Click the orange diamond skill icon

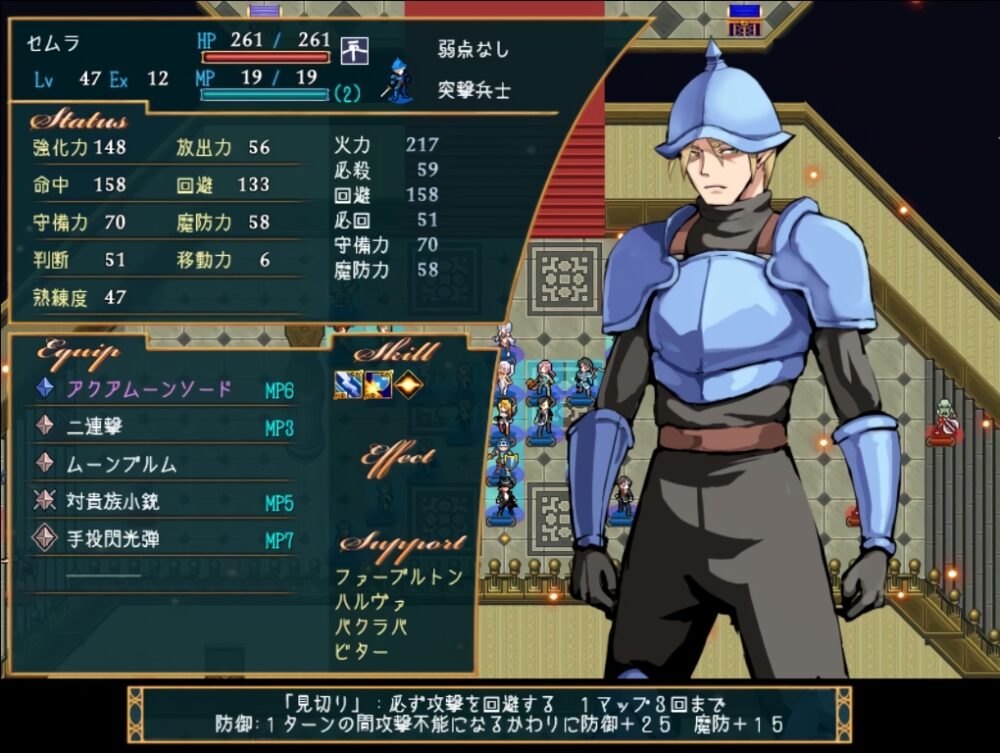point(406,385)
